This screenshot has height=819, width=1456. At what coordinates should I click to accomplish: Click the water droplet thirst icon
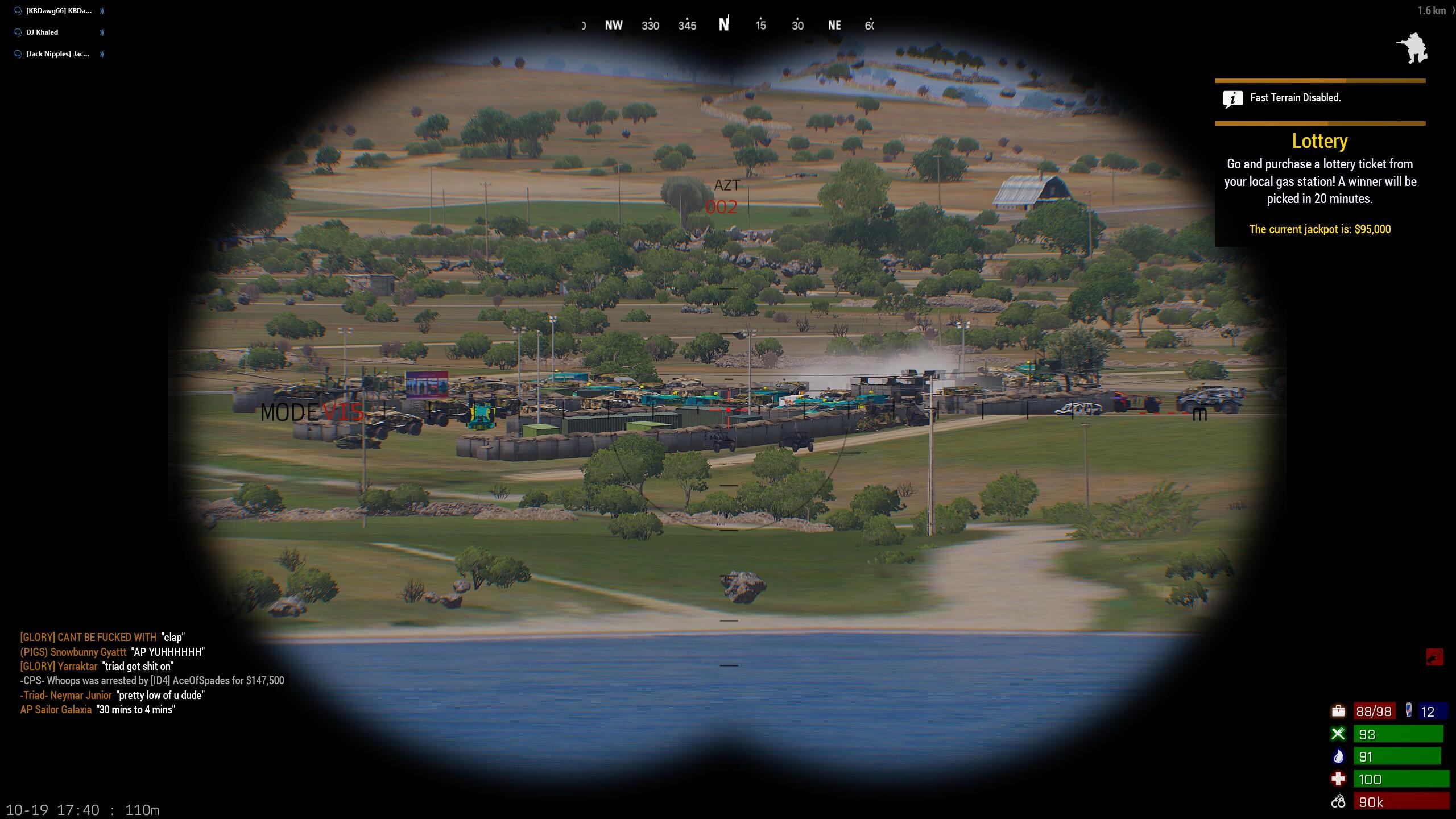1338,756
